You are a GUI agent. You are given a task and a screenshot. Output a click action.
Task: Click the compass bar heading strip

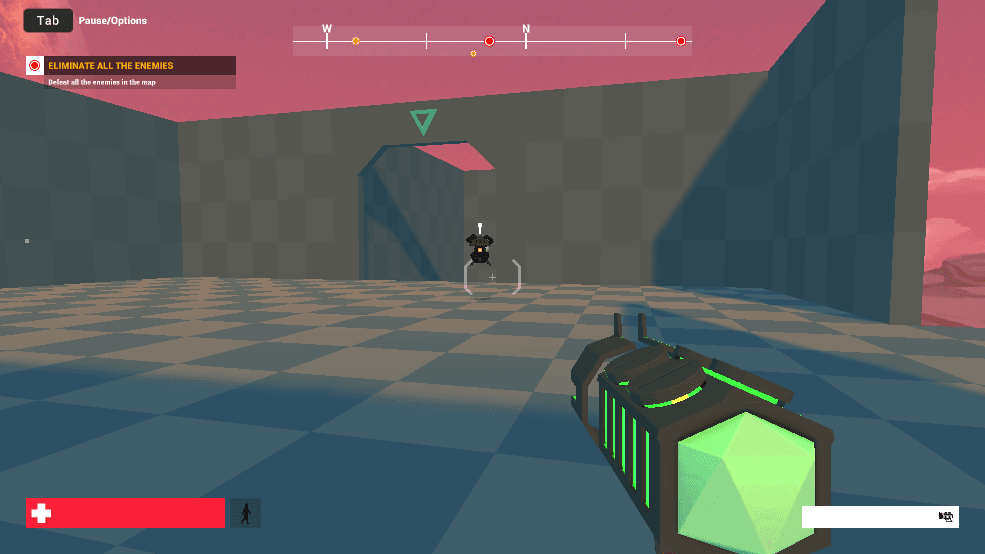click(492, 41)
